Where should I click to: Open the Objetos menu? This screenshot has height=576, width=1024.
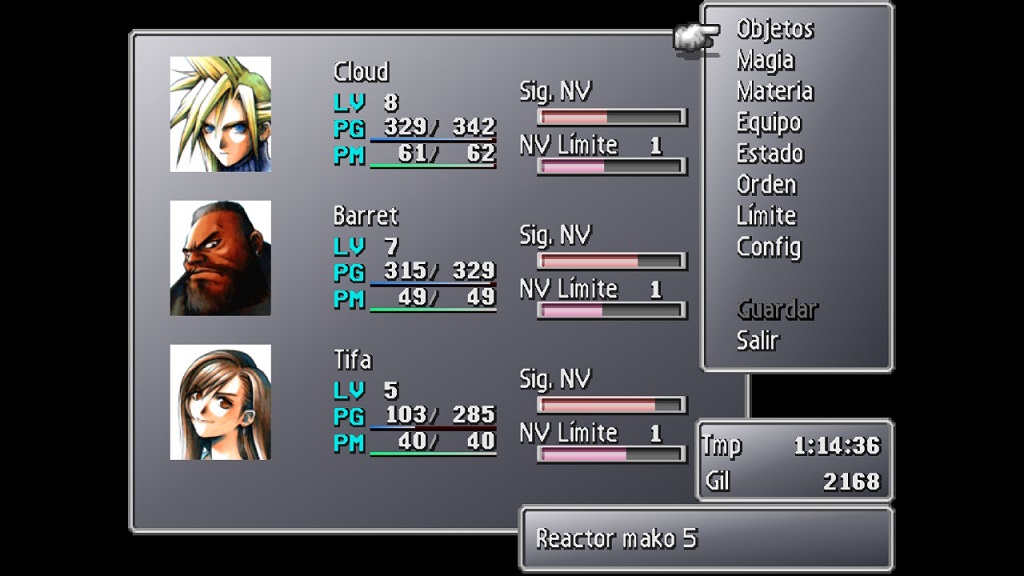[x=775, y=29]
